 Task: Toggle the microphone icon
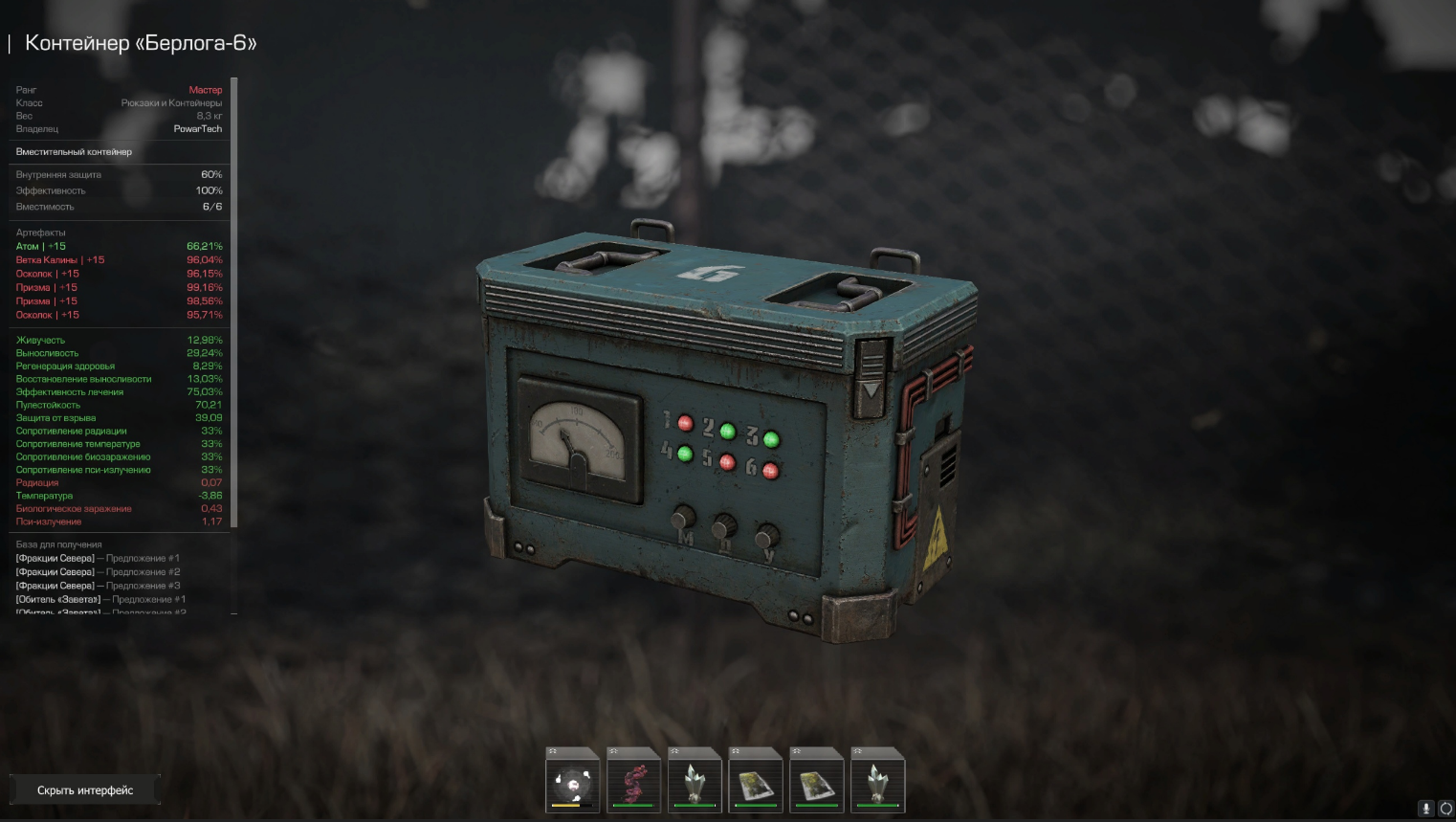coord(1425,809)
